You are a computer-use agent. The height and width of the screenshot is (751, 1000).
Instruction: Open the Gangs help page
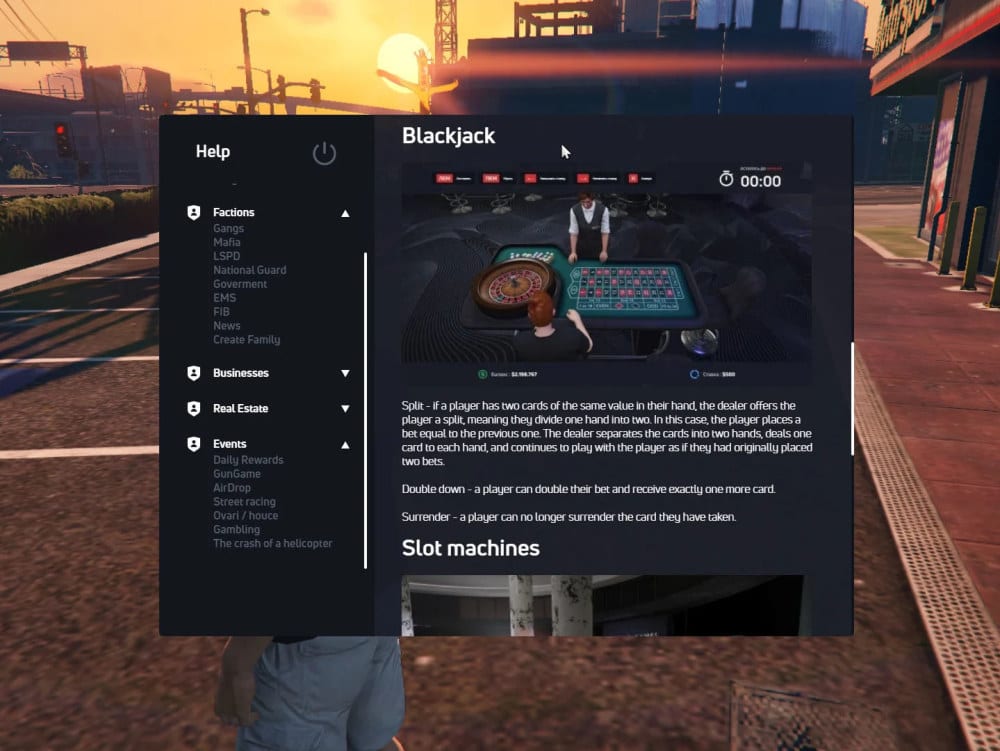coord(228,229)
